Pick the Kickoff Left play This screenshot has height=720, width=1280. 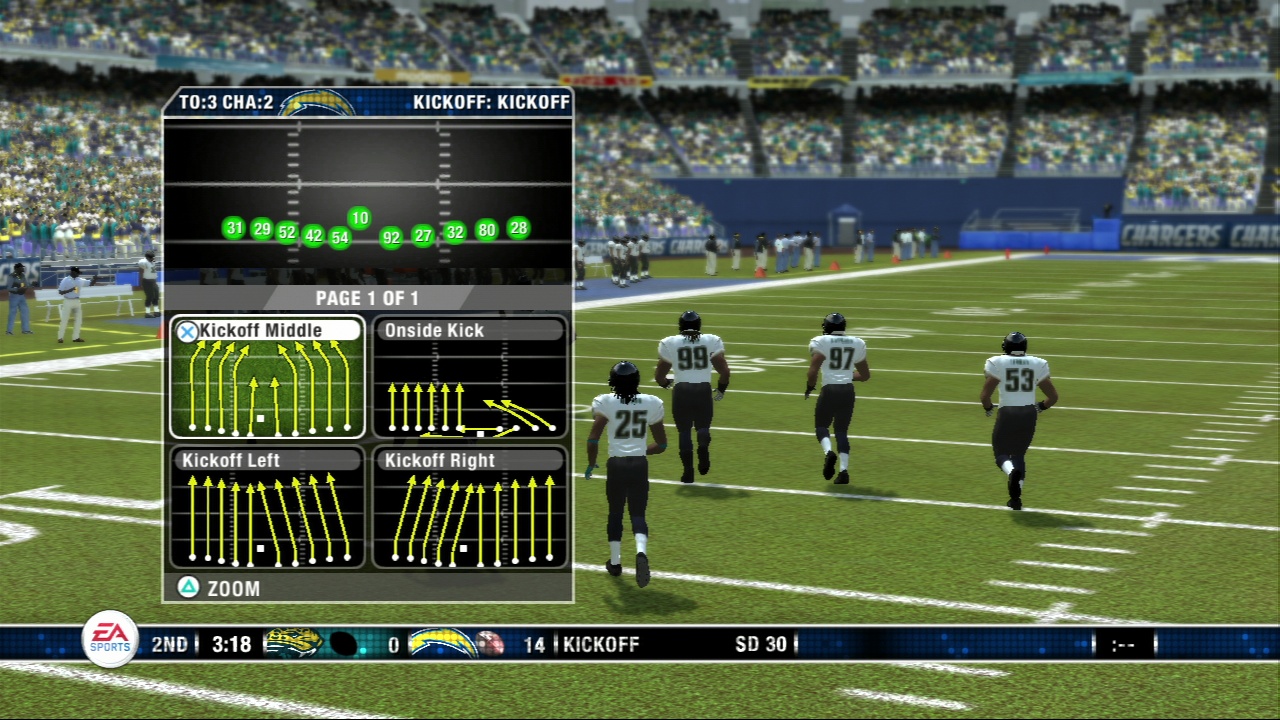pos(267,508)
